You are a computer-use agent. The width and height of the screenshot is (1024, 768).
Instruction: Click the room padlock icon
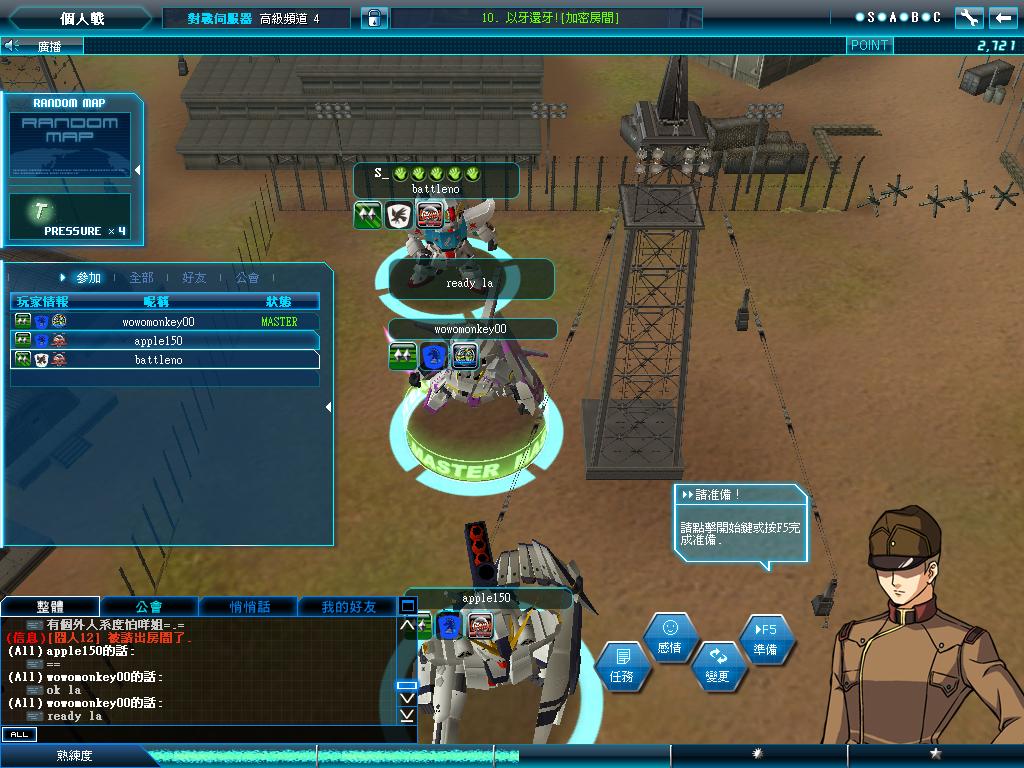[x=373, y=18]
